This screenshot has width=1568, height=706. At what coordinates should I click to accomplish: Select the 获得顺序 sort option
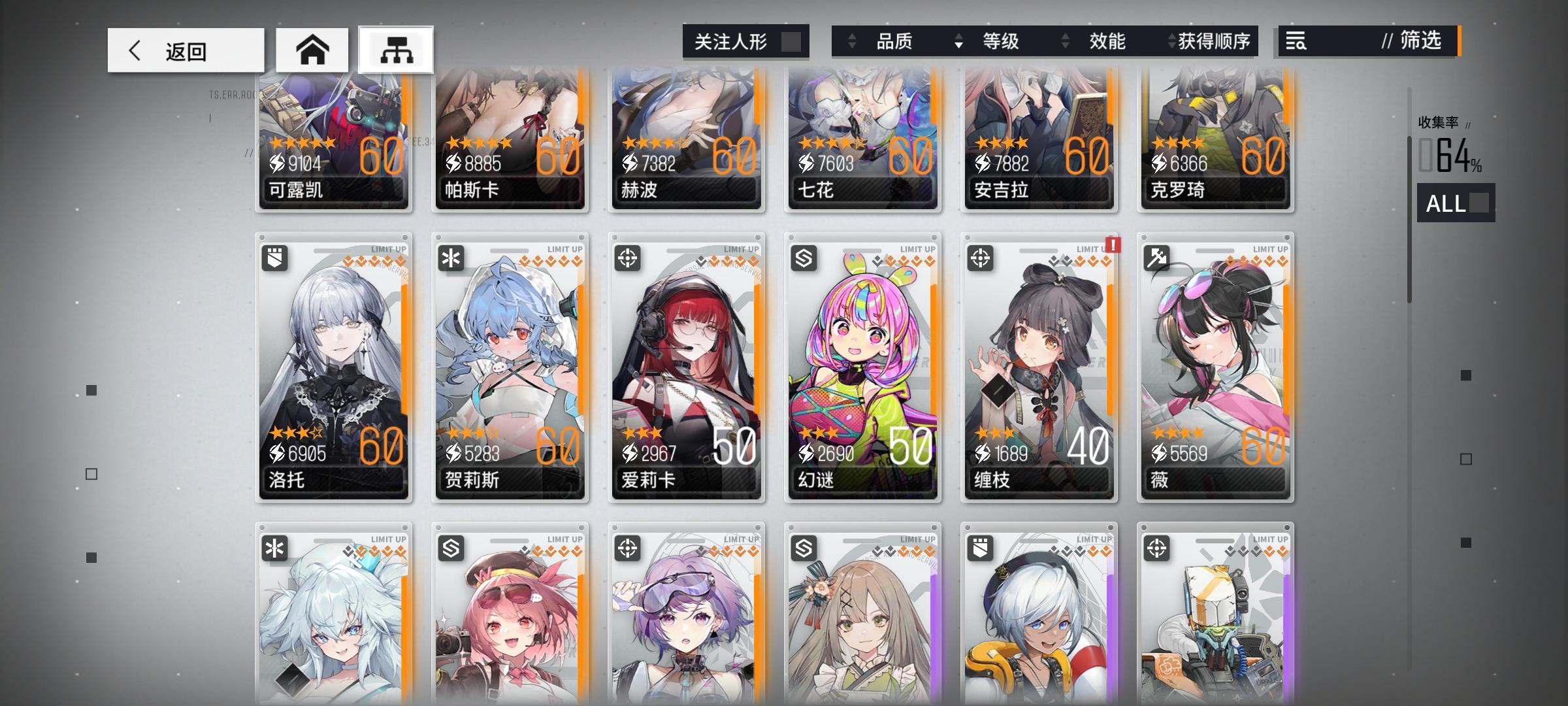[x=1216, y=41]
